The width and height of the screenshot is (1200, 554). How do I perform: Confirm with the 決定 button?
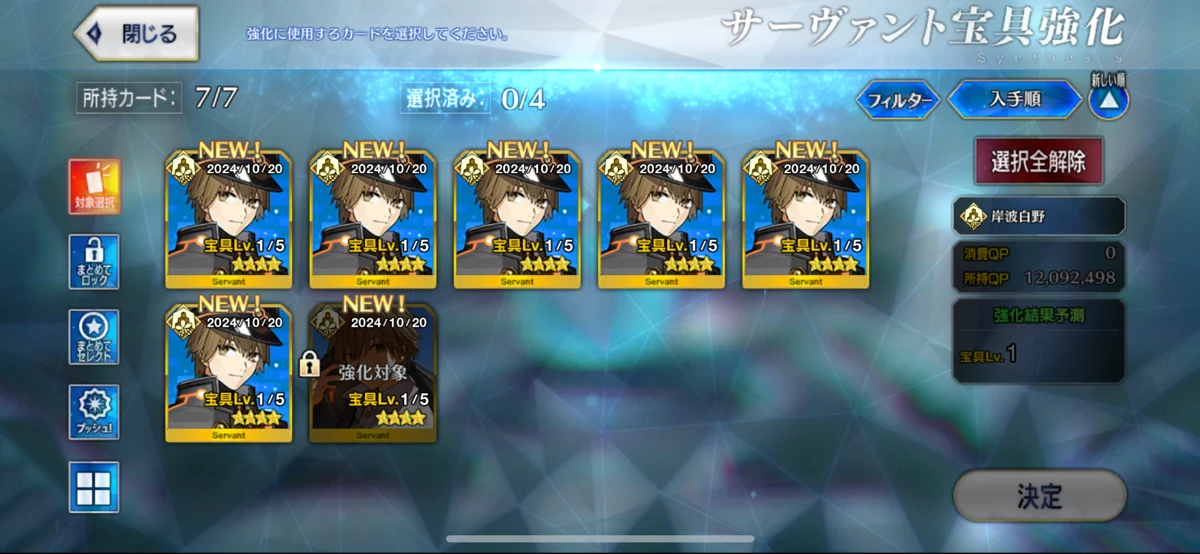click(x=1039, y=496)
